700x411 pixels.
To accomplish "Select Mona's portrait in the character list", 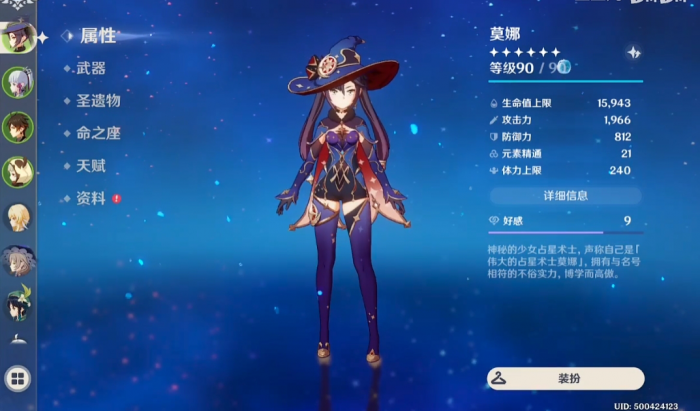I will tap(17, 37).
